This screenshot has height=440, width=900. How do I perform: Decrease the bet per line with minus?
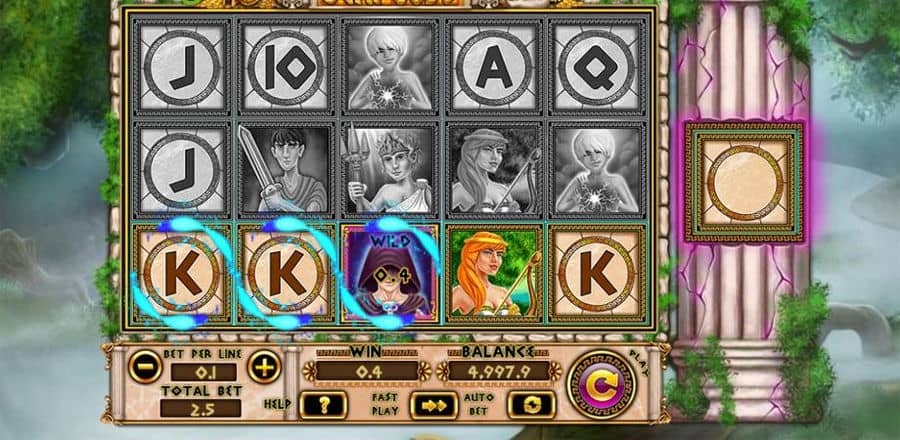pyautogui.click(x=144, y=367)
